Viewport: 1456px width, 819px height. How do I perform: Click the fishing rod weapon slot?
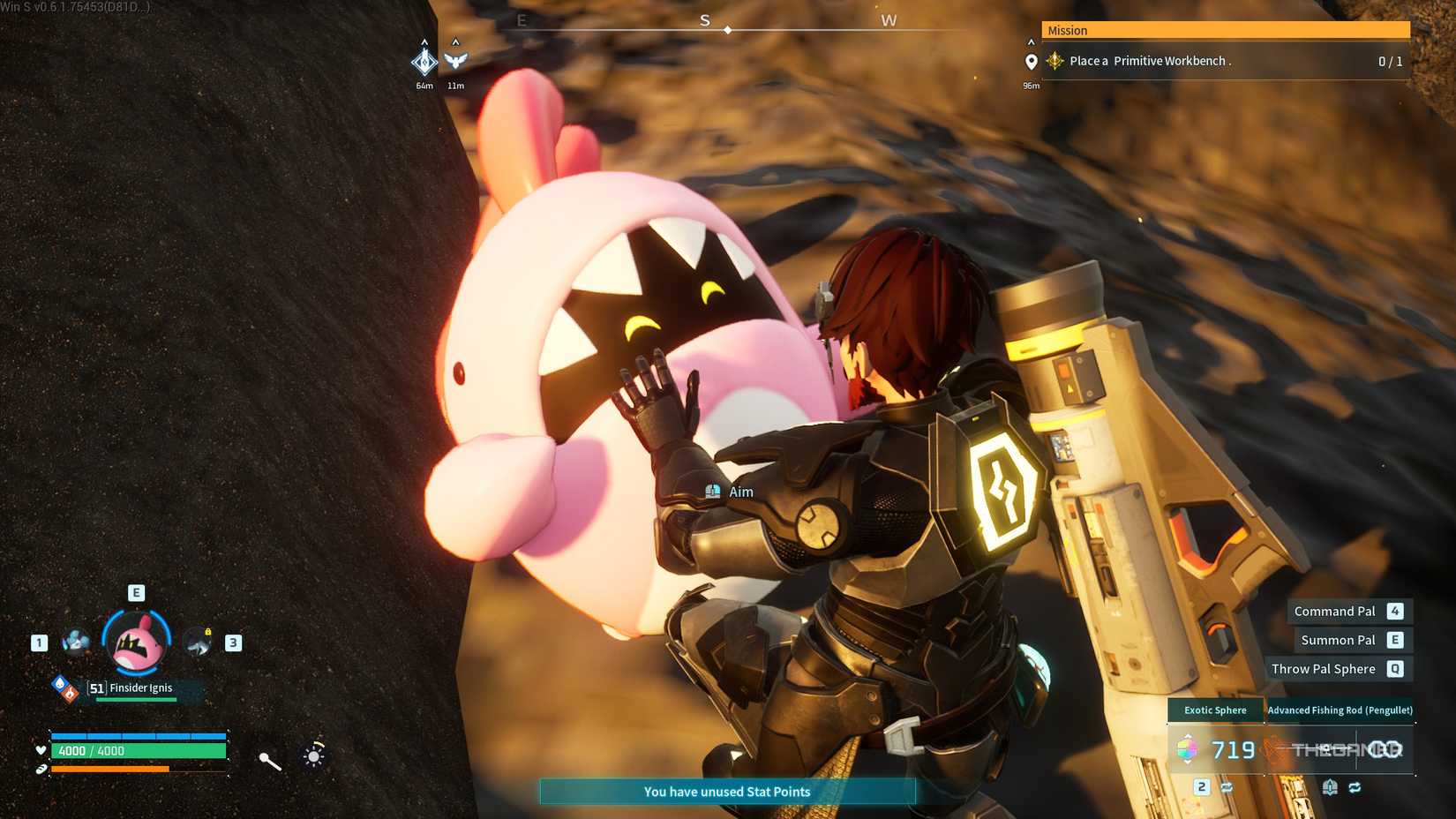point(1341,750)
